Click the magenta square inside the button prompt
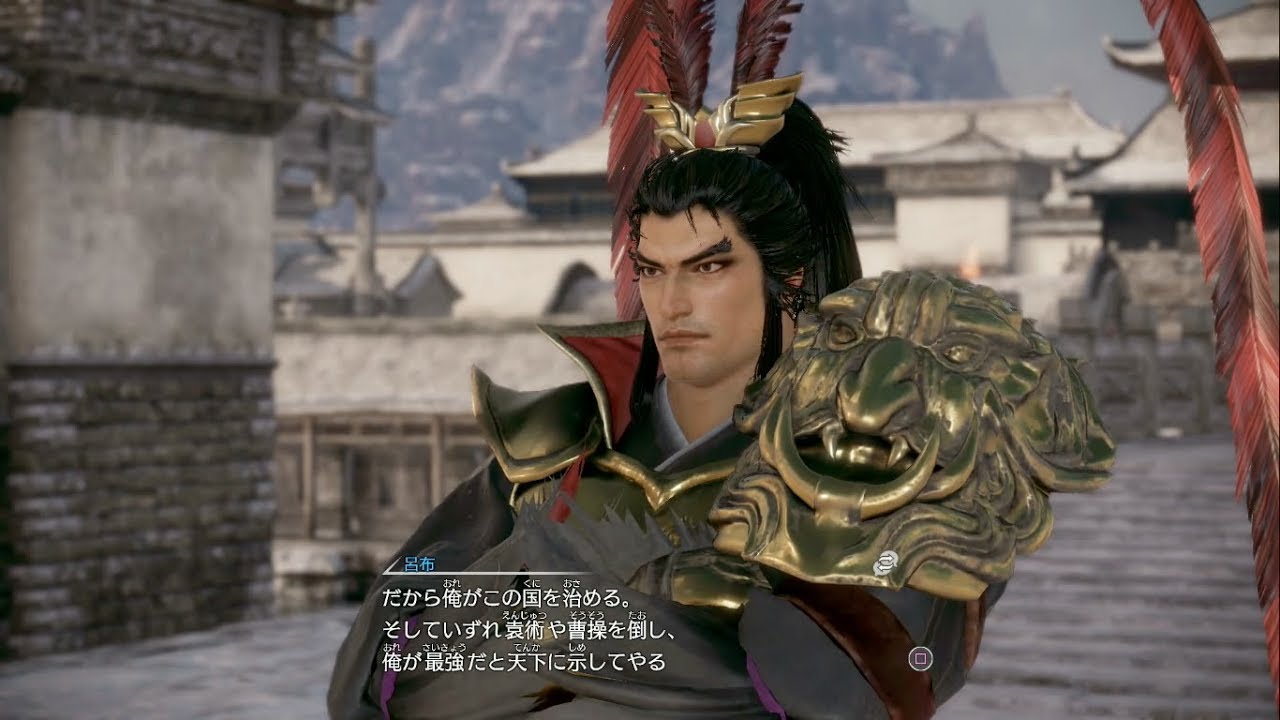The width and height of the screenshot is (1280, 720). 920,660
